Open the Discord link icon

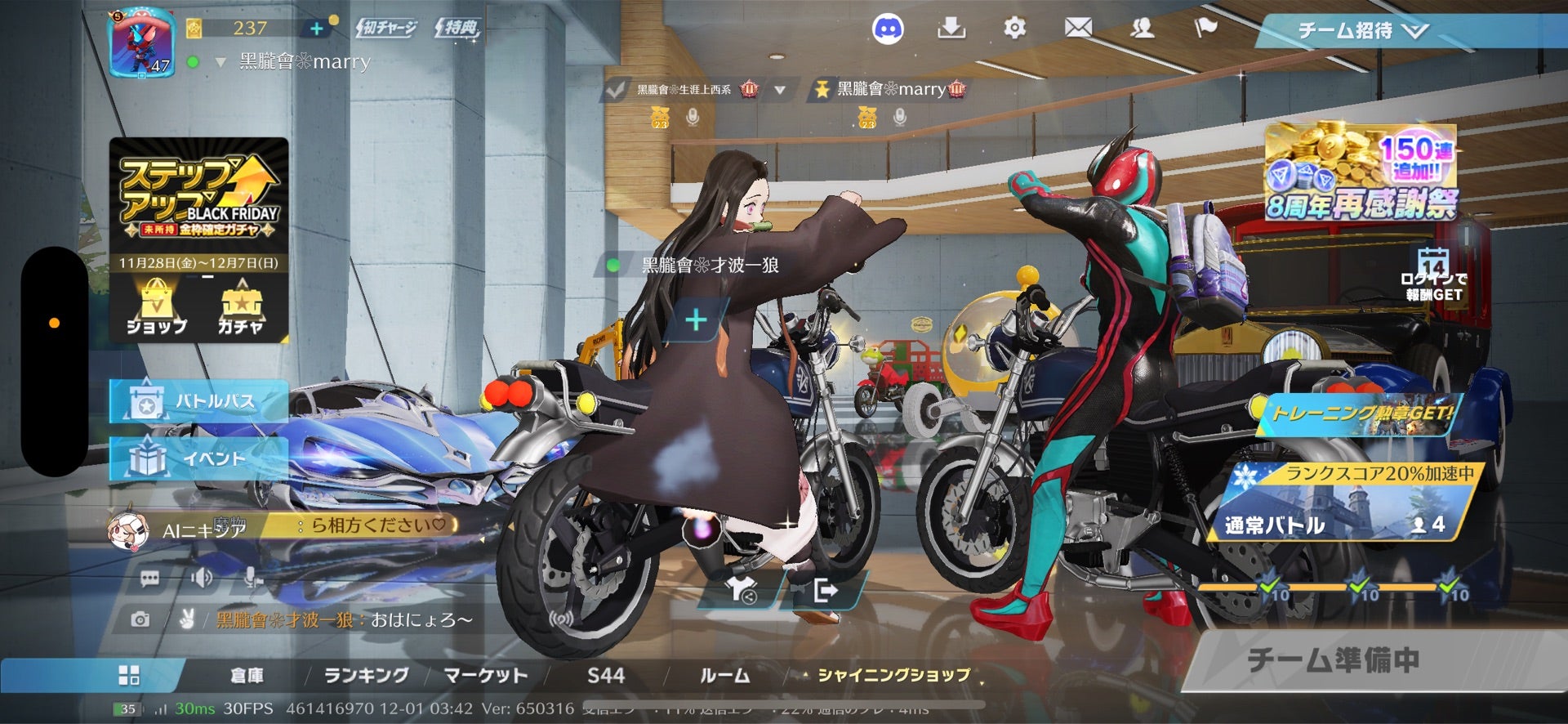[x=888, y=29]
